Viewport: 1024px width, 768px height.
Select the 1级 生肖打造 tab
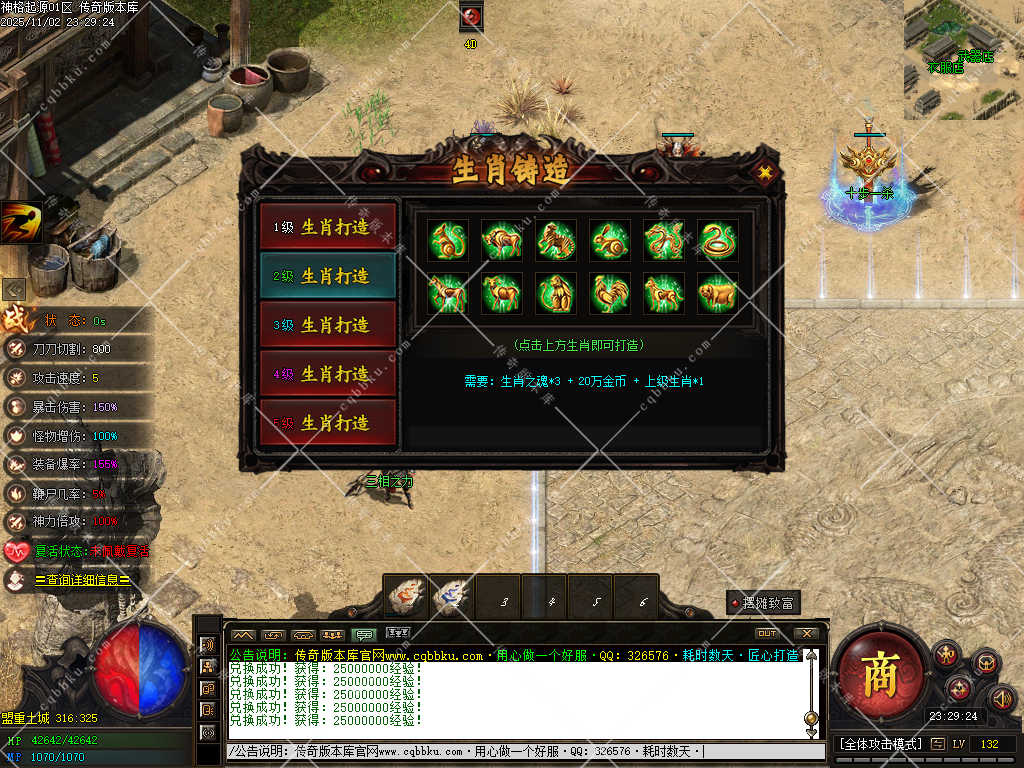tap(328, 227)
